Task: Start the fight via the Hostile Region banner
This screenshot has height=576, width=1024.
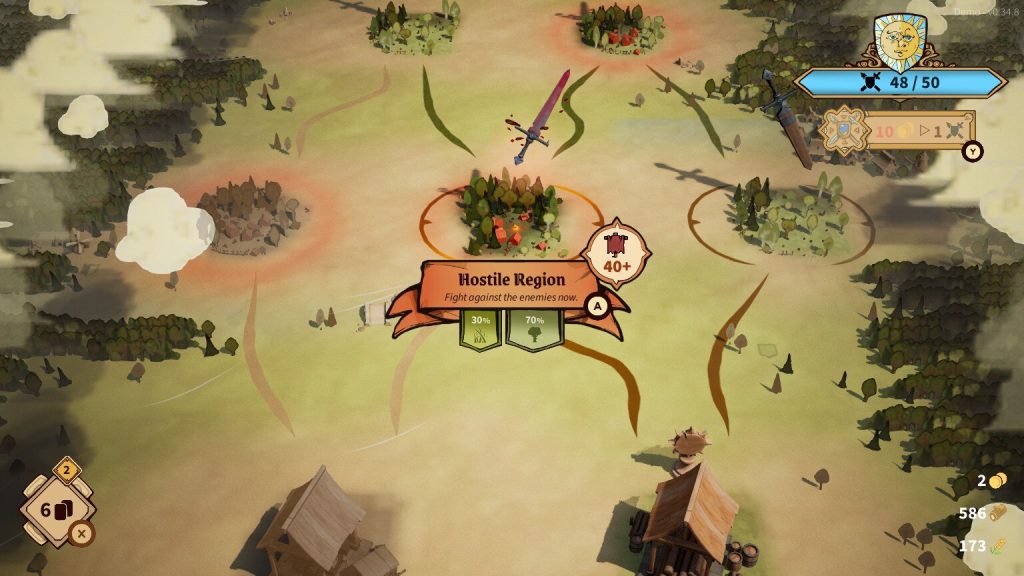Action: (x=507, y=286)
